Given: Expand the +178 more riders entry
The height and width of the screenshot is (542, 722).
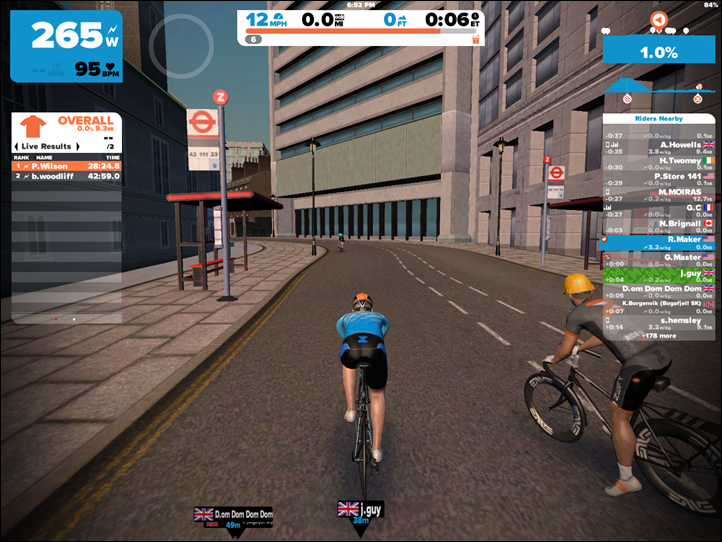Looking at the screenshot, I should pyautogui.click(x=659, y=336).
